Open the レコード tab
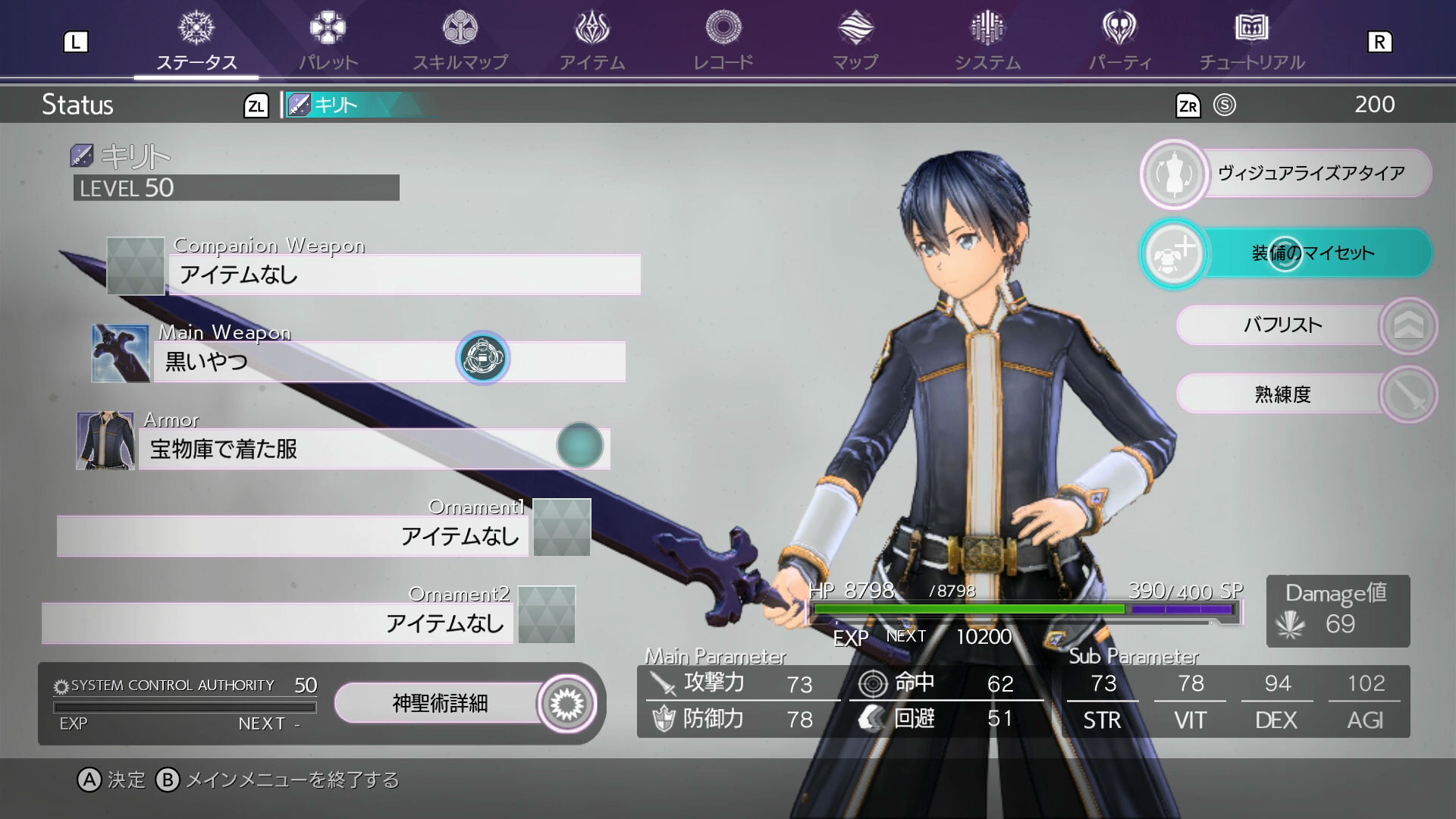The height and width of the screenshot is (819, 1456). click(x=723, y=42)
